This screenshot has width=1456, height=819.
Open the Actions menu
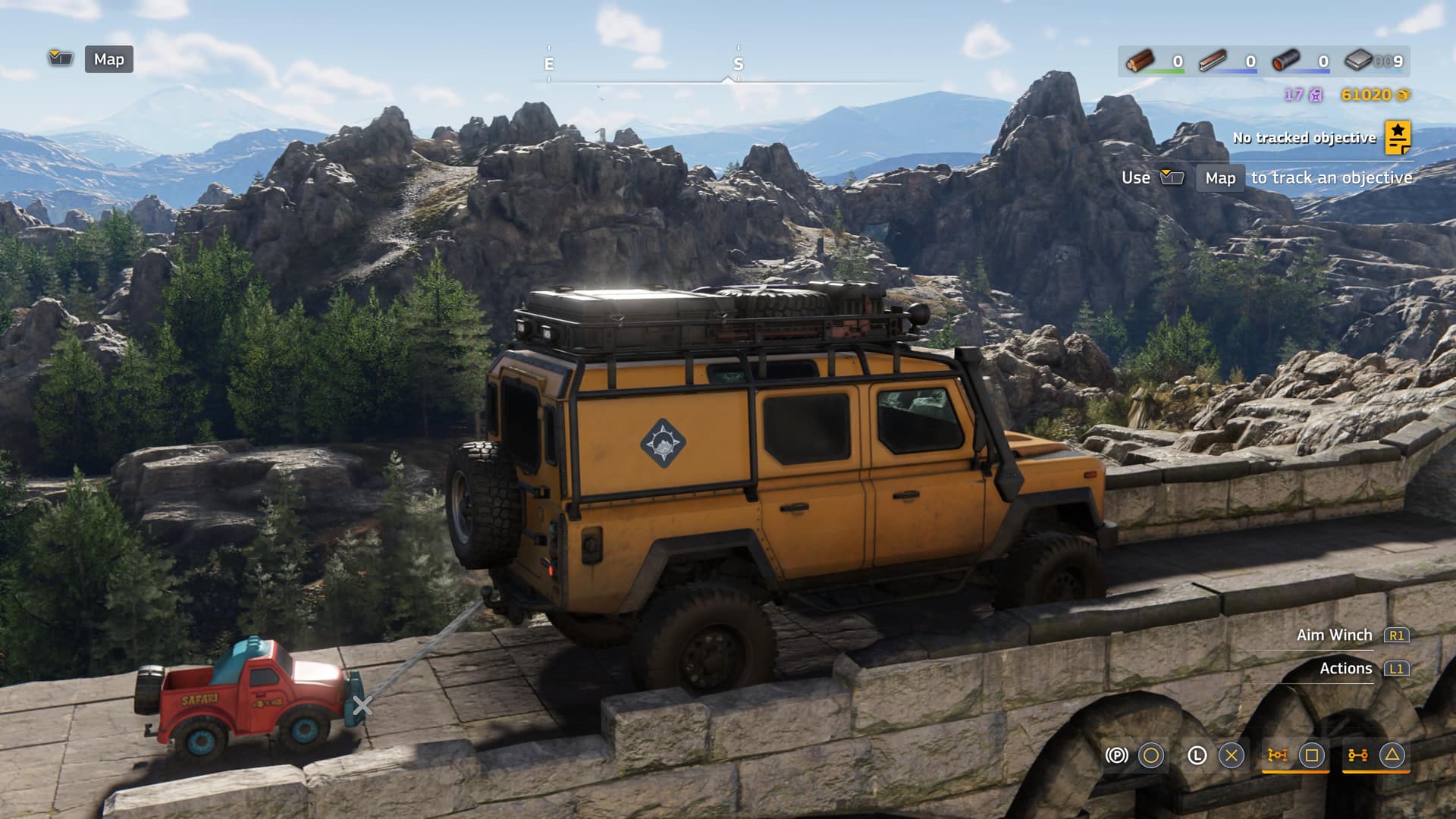1346,668
